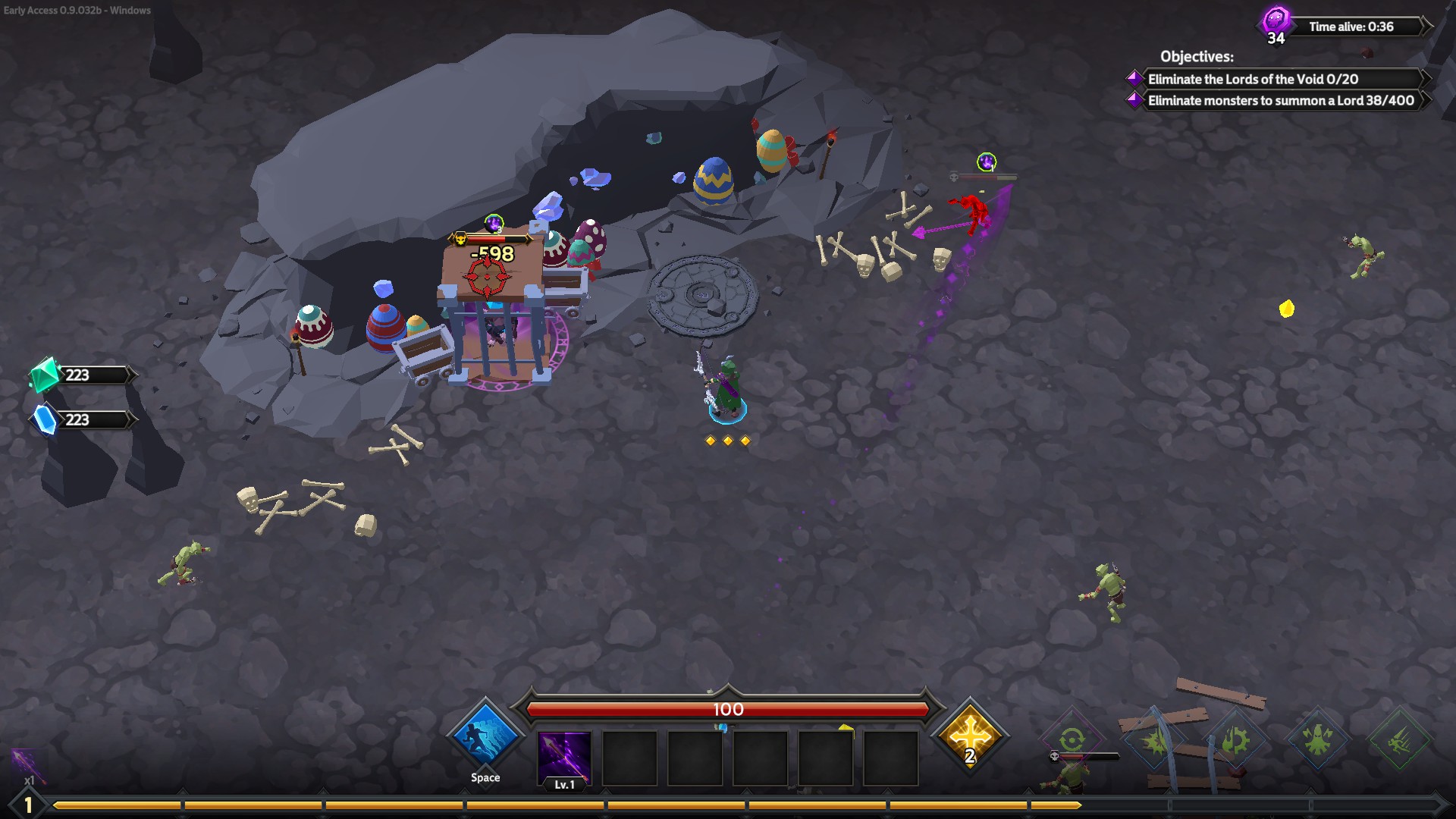1456x819 pixels.
Task: Click the blue crystal currency icon
Action: click(x=45, y=419)
